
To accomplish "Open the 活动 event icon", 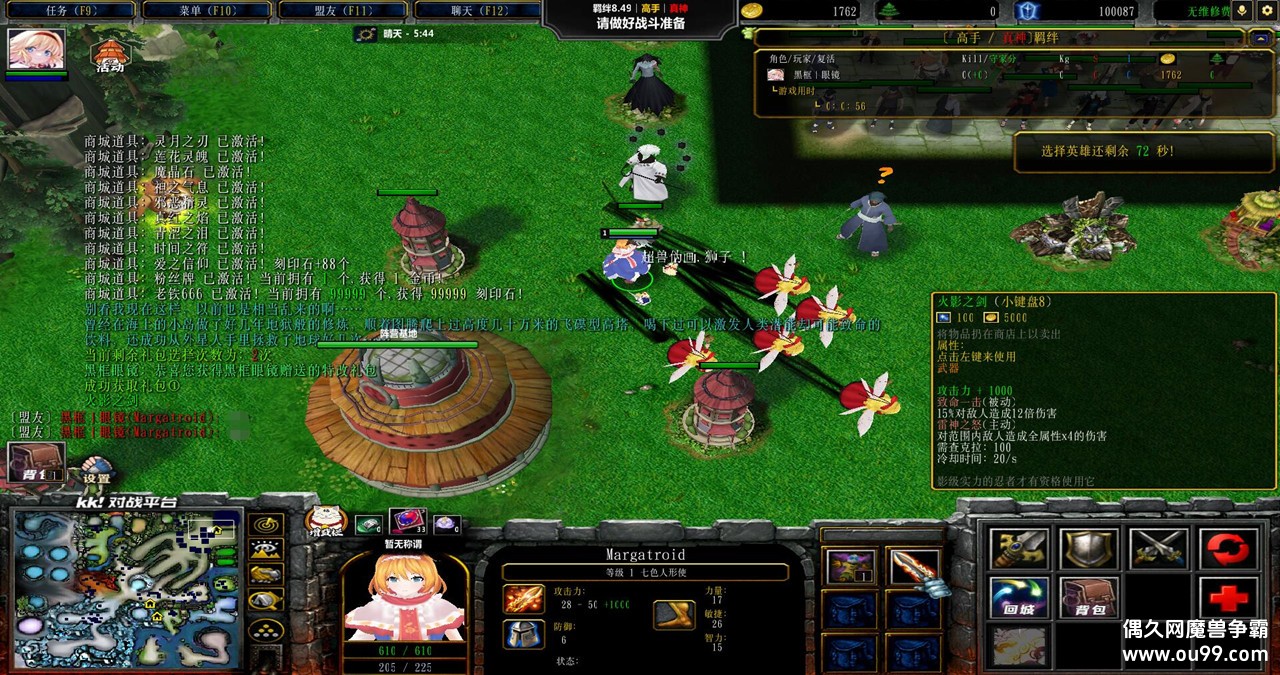I will click(109, 56).
